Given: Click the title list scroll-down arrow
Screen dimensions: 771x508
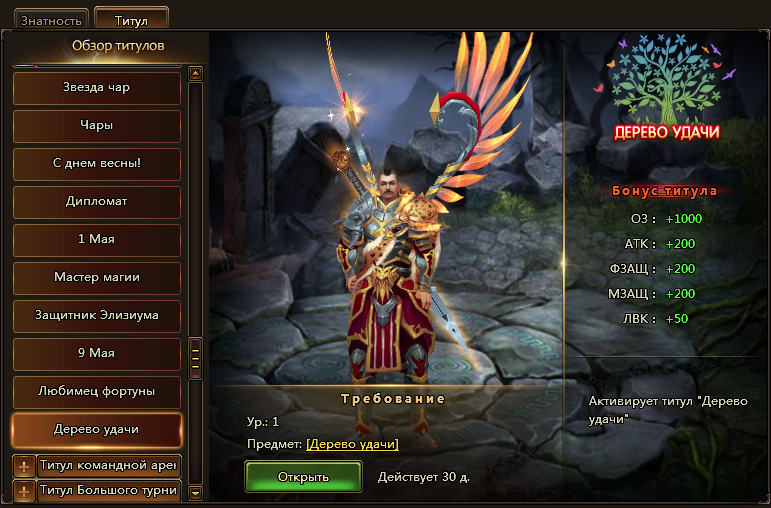Looking at the screenshot, I should point(196,492).
